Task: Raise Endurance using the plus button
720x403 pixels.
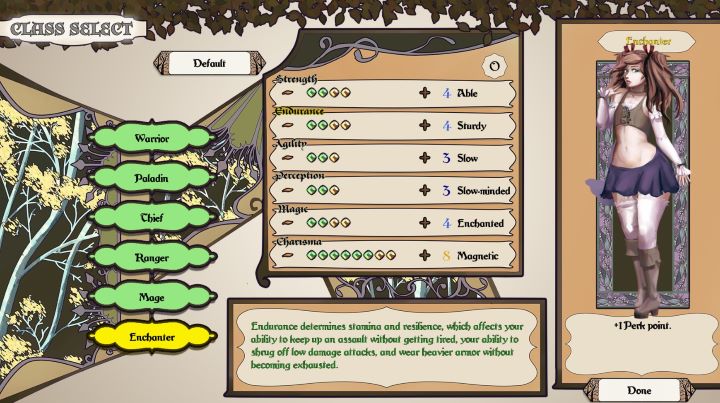Action: (x=424, y=126)
